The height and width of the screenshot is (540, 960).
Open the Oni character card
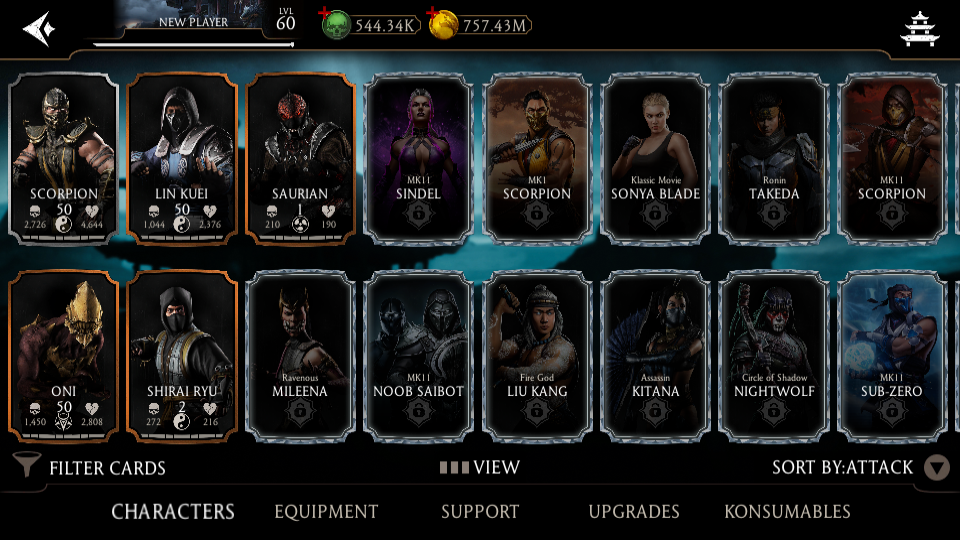pos(63,357)
